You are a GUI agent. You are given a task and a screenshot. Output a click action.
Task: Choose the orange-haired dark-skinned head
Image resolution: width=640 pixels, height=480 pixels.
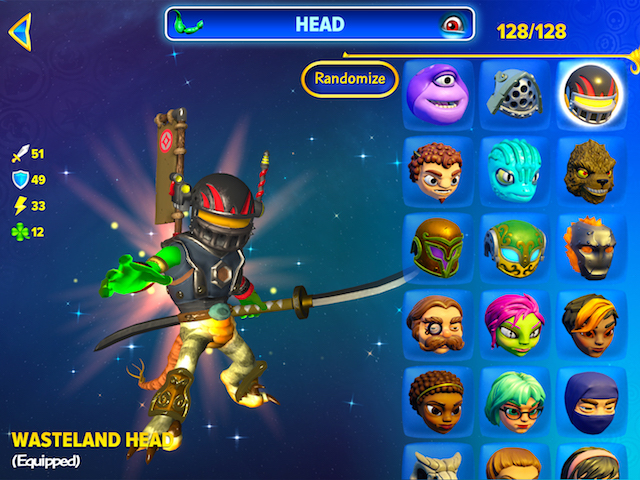coord(589,322)
